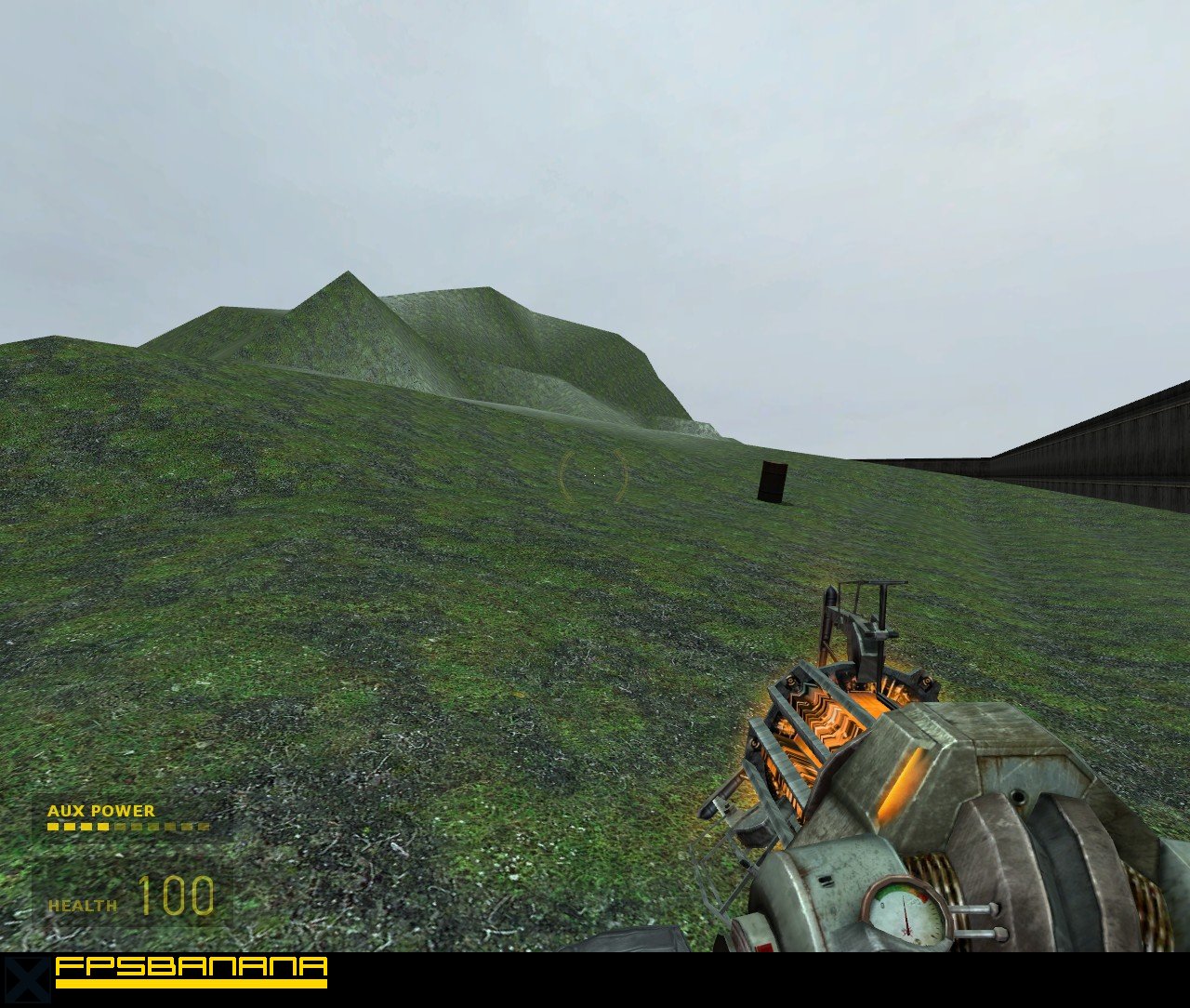Click the 100 health value readout

point(178,897)
